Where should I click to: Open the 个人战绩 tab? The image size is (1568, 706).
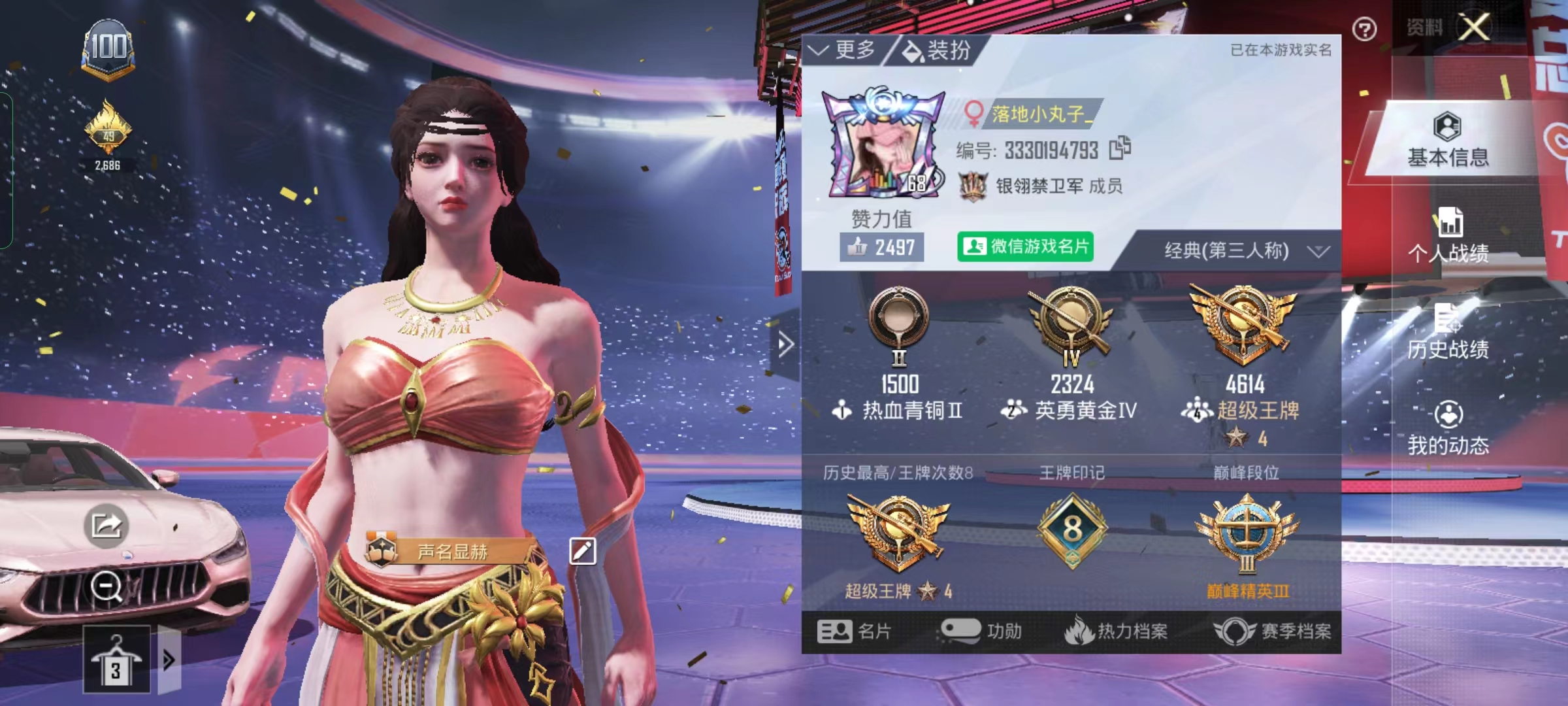(x=1448, y=235)
